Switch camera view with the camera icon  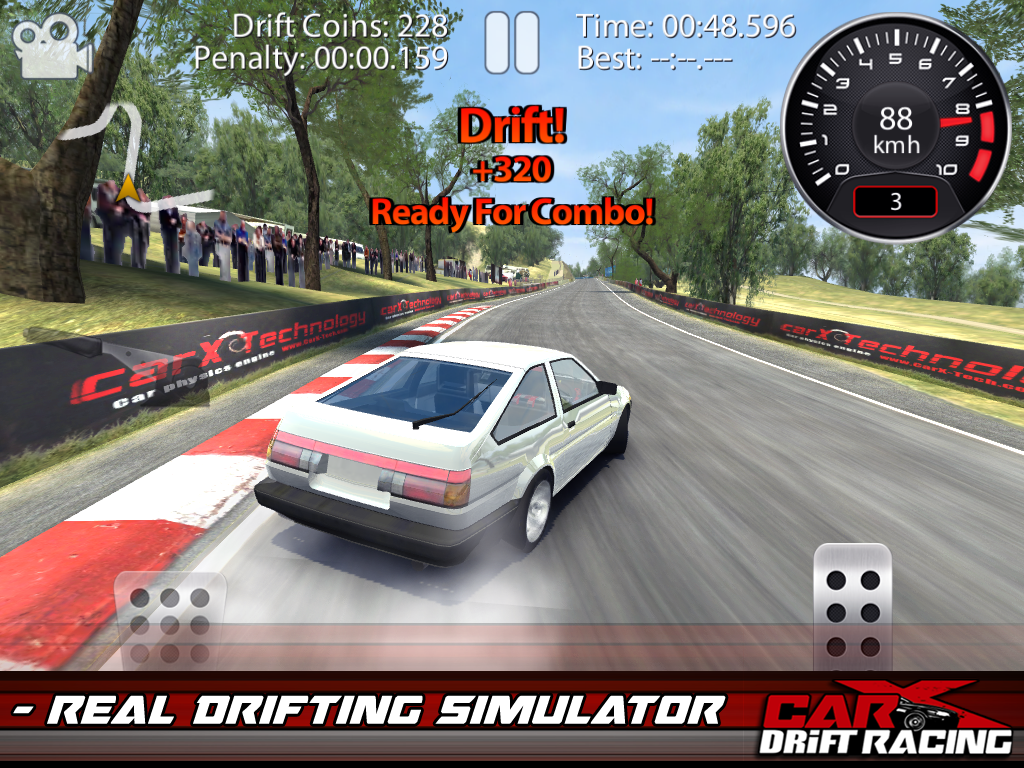click(x=52, y=47)
